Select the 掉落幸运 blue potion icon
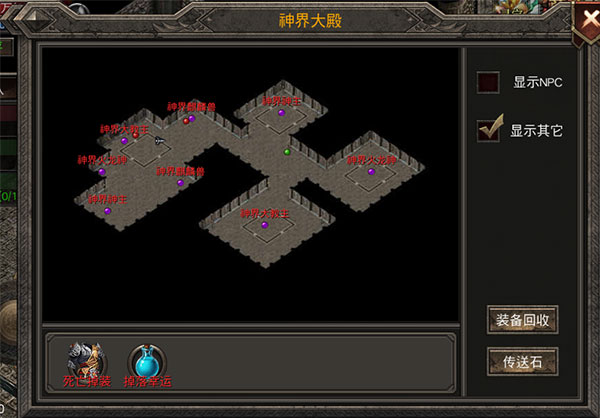The width and height of the screenshot is (600, 418). (146, 358)
